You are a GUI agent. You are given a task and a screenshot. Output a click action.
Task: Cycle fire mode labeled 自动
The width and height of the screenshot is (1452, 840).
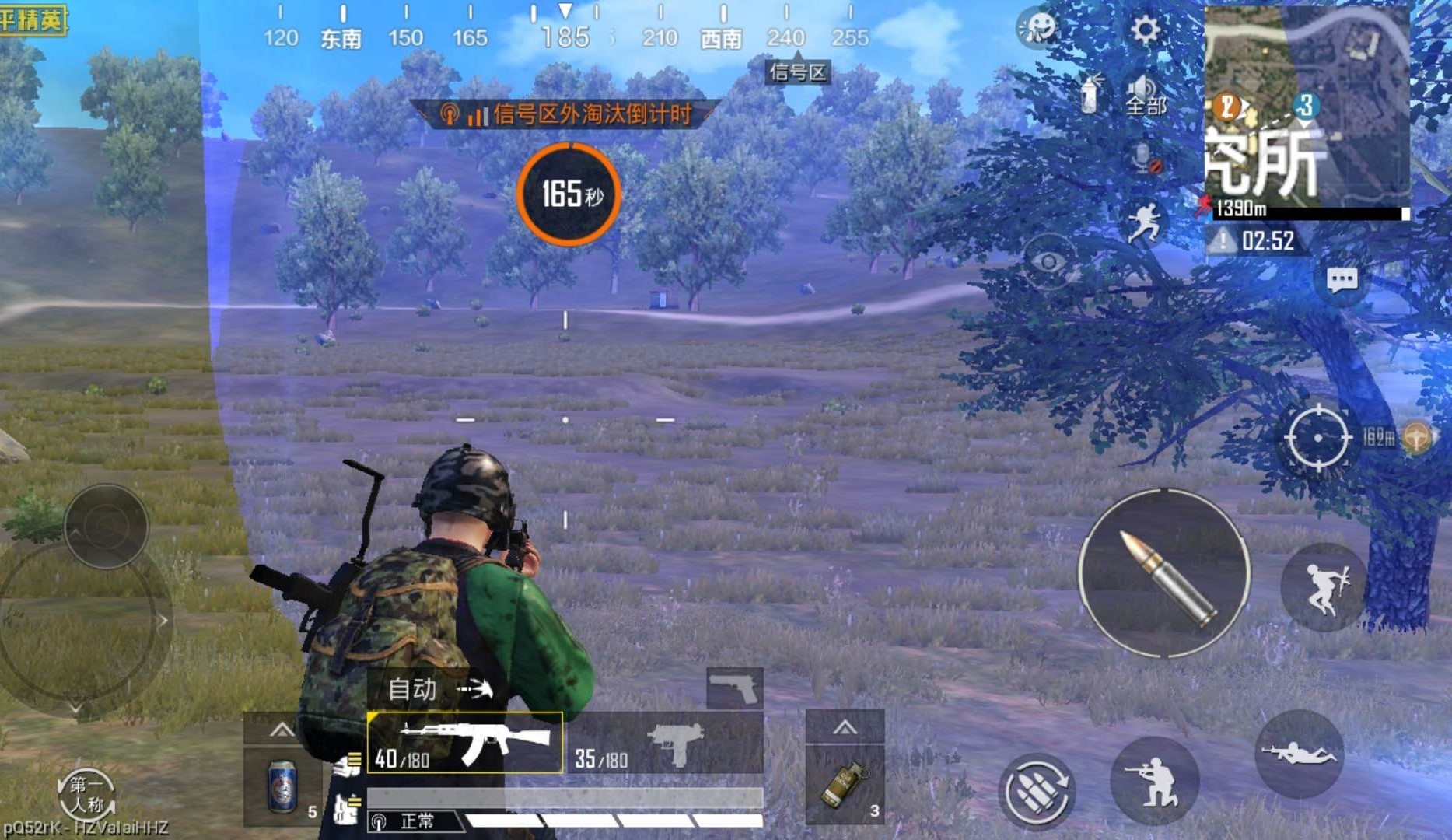click(x=412, y=689)
